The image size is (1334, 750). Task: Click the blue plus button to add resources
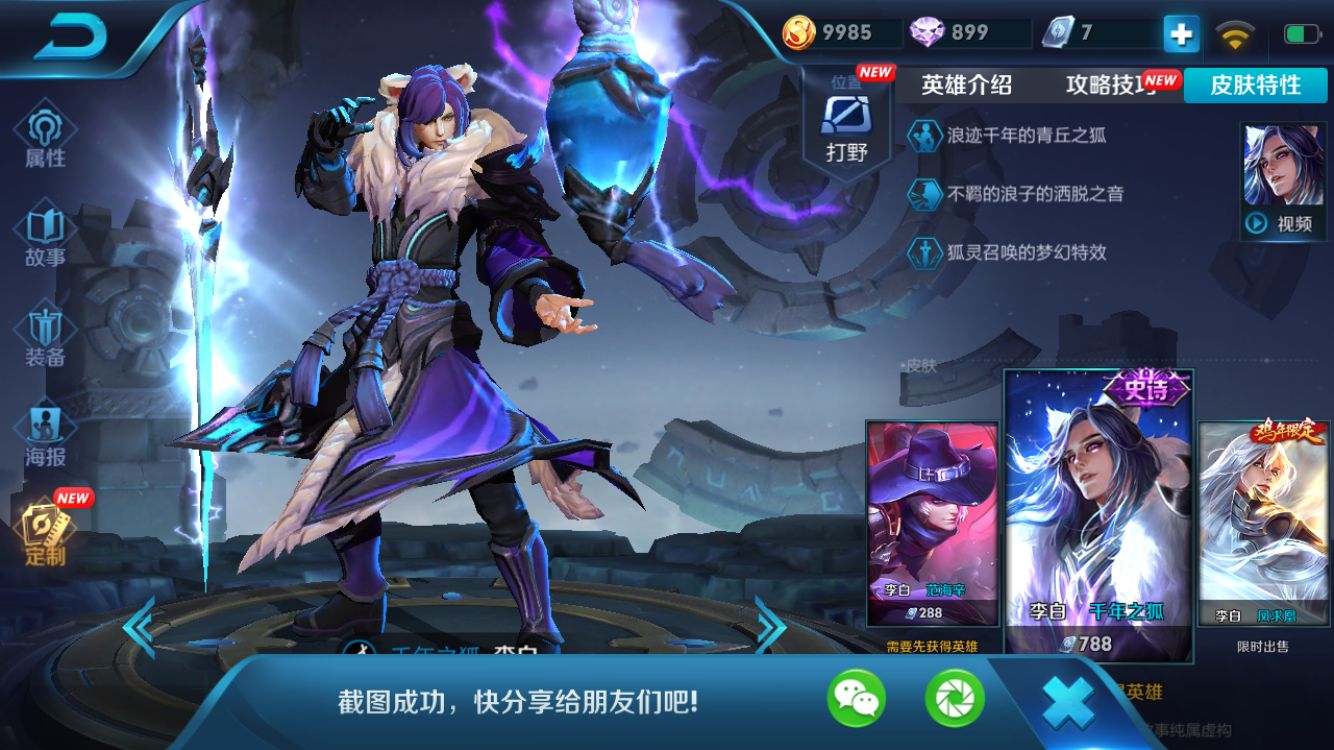pyautogui.click(x=1180, y=33)
